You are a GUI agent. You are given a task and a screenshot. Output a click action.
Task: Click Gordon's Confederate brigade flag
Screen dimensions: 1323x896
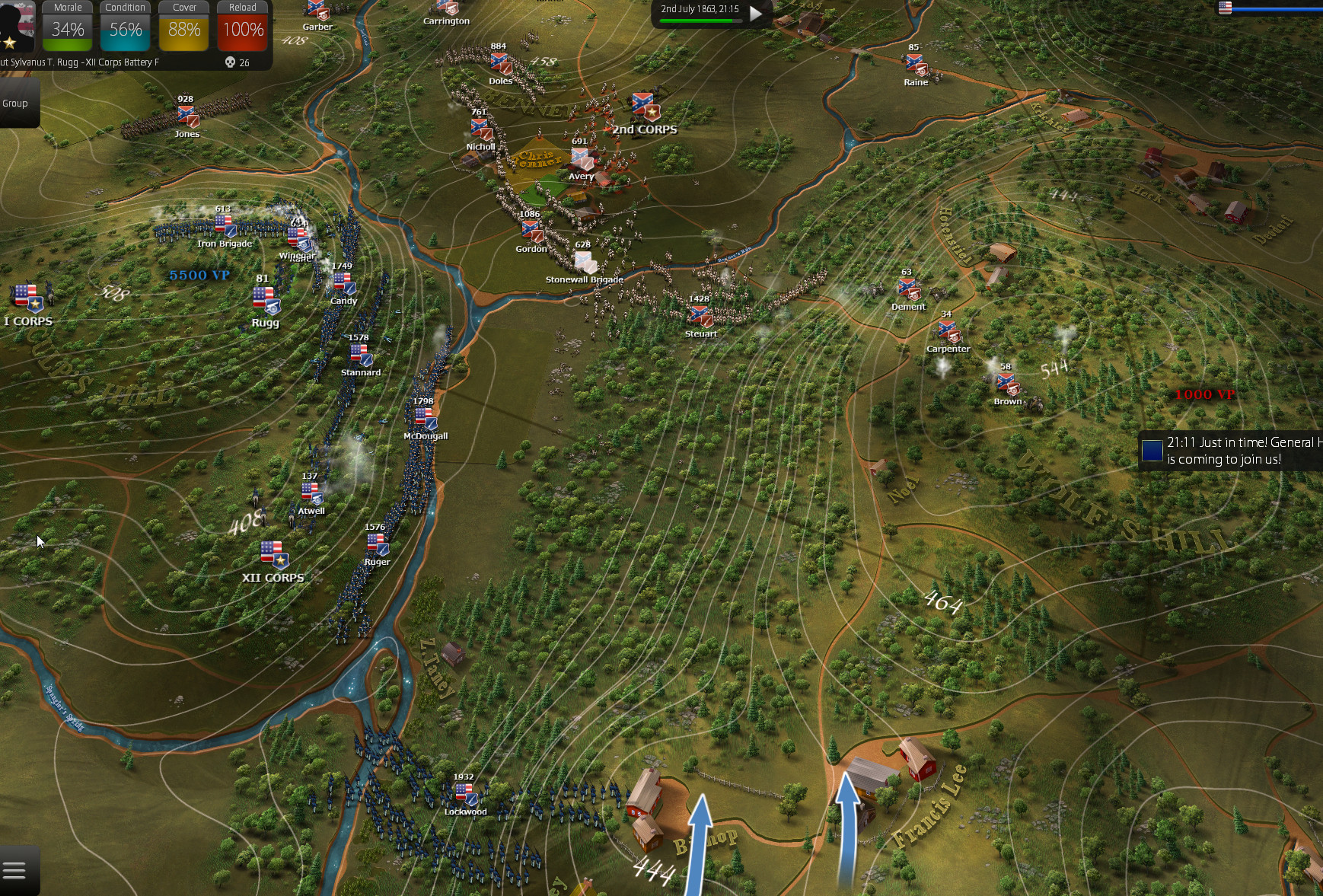531,231
